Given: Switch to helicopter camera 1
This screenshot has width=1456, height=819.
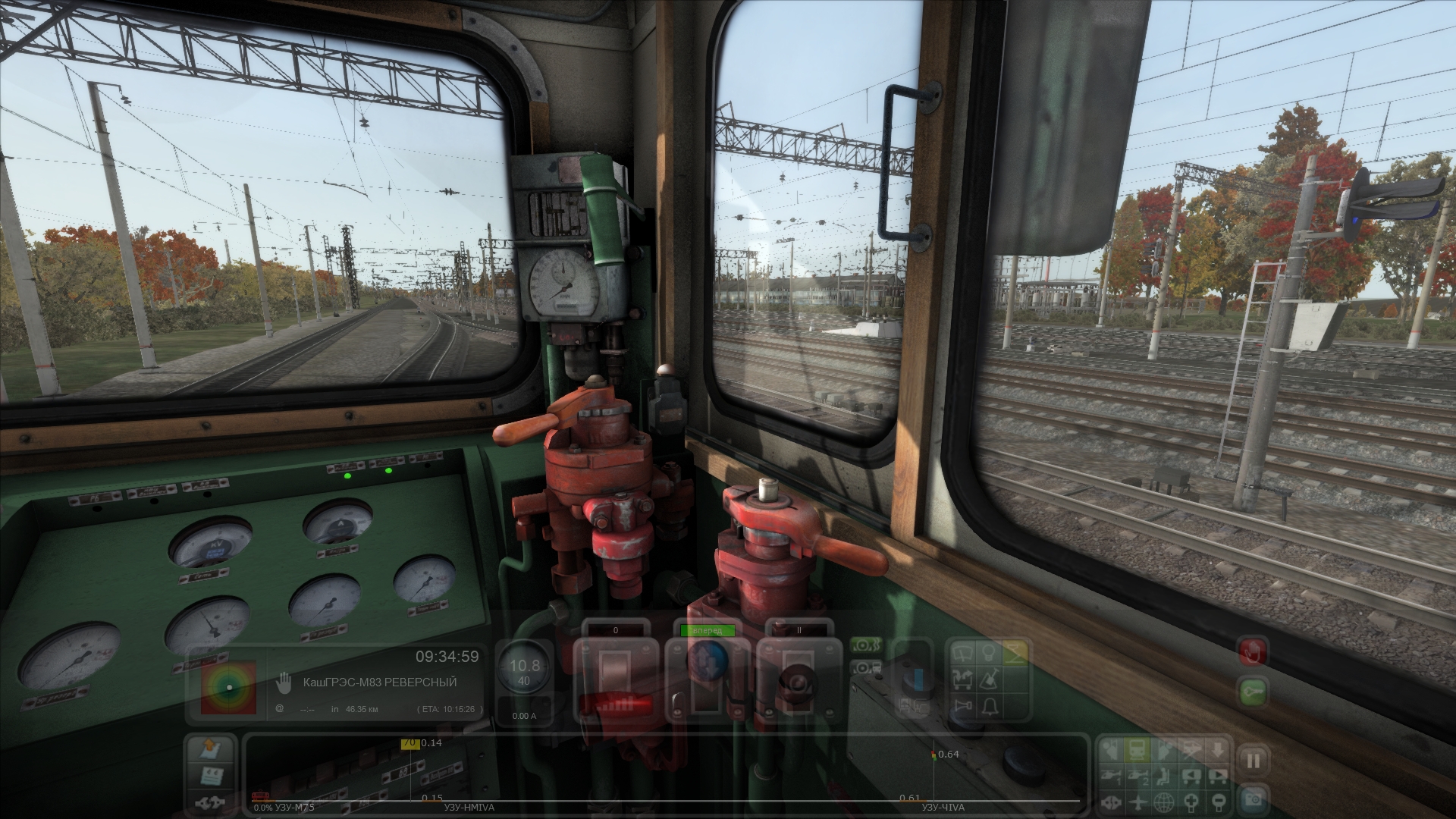Looking at the screenshot, I should (x=1110, y=776).
